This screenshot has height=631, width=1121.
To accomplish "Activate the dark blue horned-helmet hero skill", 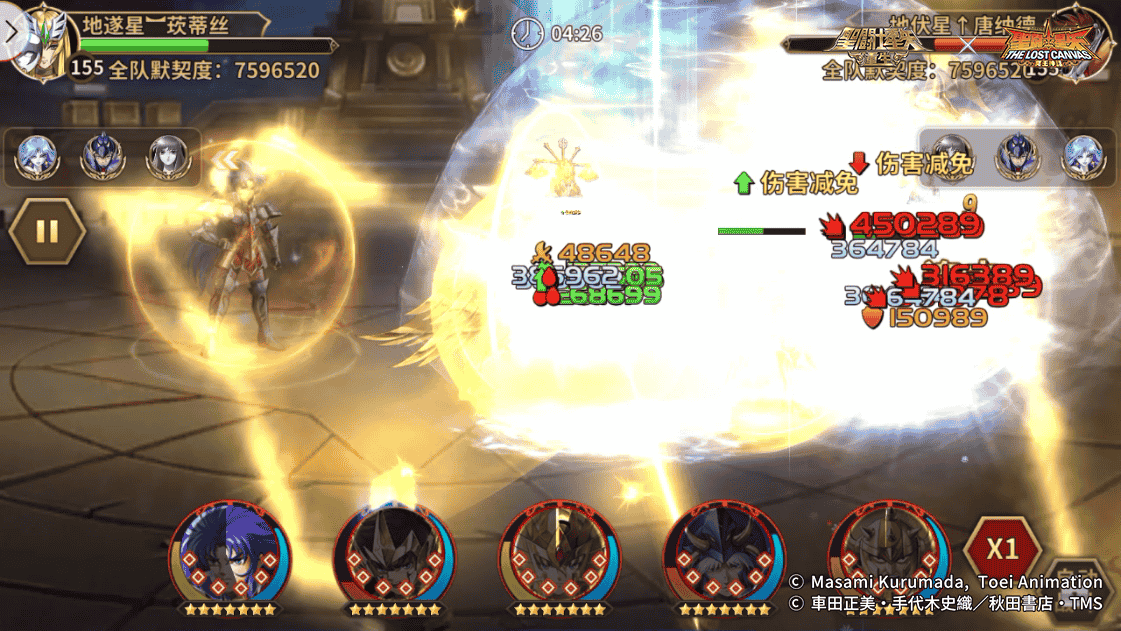I will 723,556.
